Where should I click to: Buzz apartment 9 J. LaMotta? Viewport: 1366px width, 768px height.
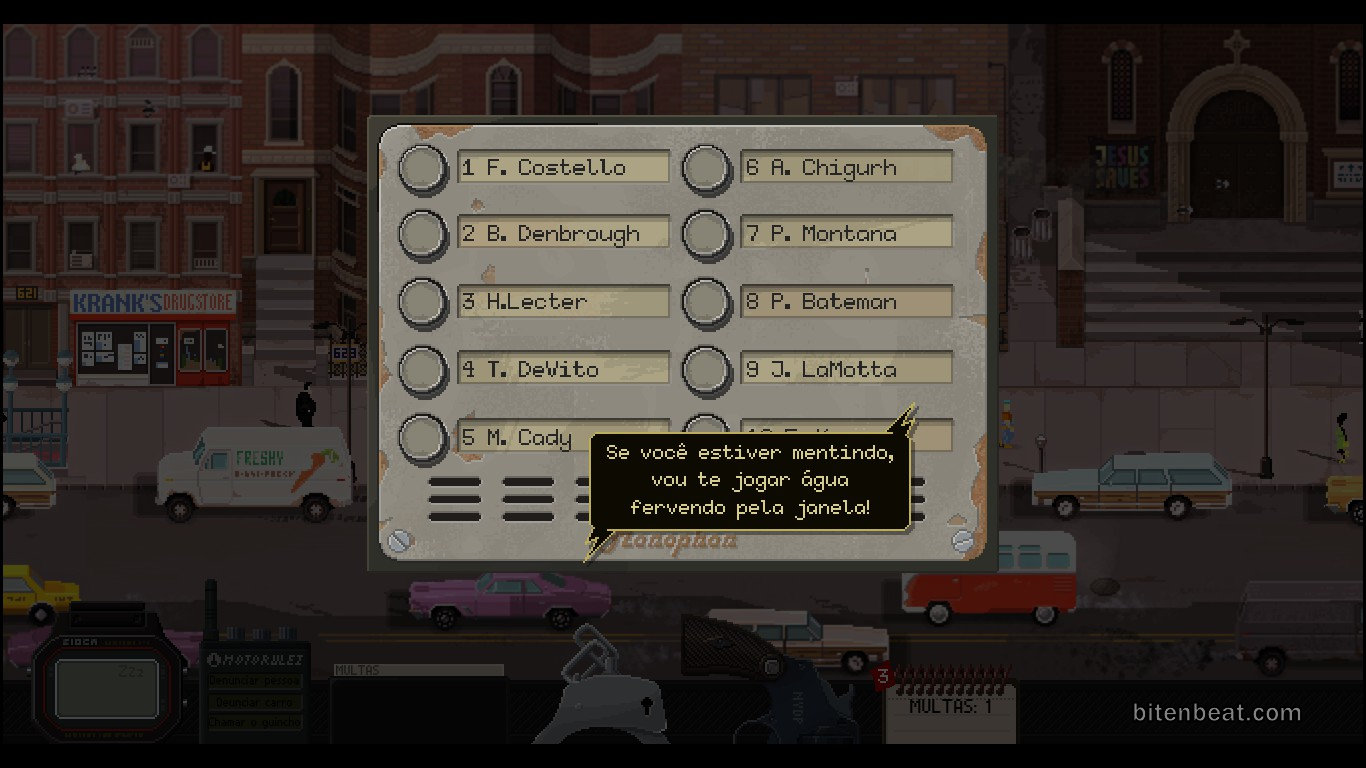click(707, 370)
